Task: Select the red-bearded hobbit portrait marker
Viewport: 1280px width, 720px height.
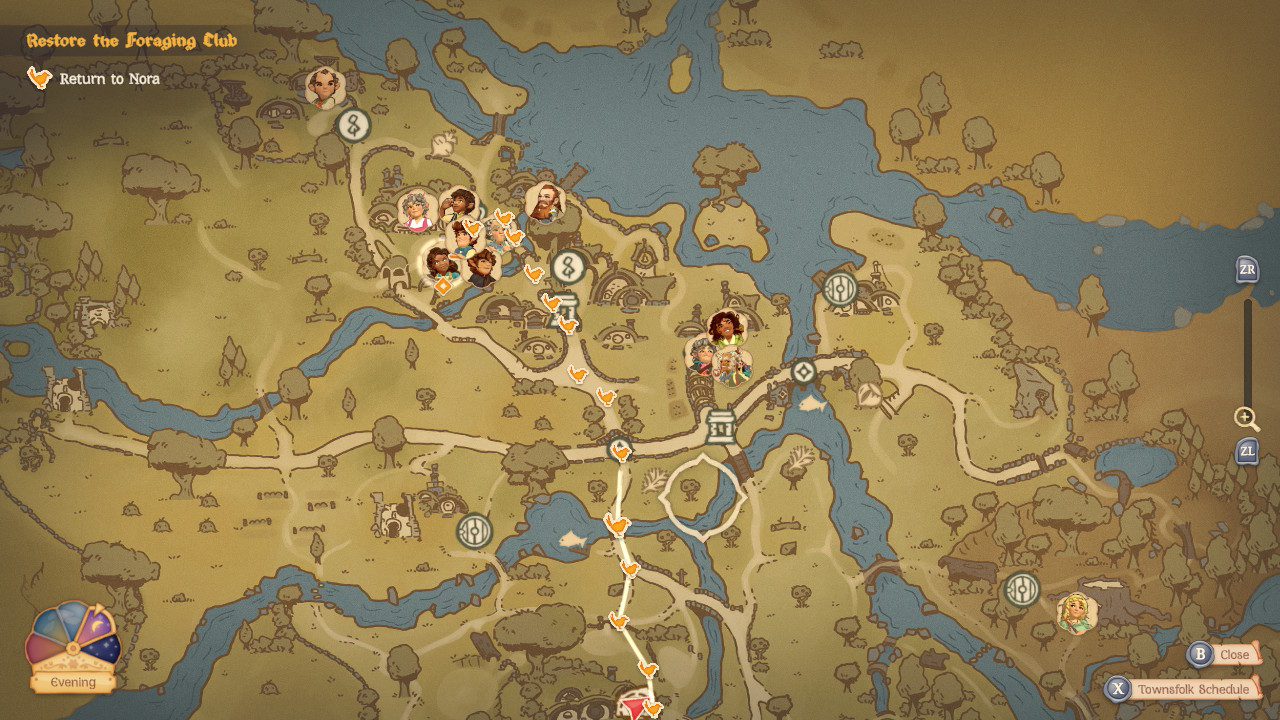Action: tap(545, 201)
